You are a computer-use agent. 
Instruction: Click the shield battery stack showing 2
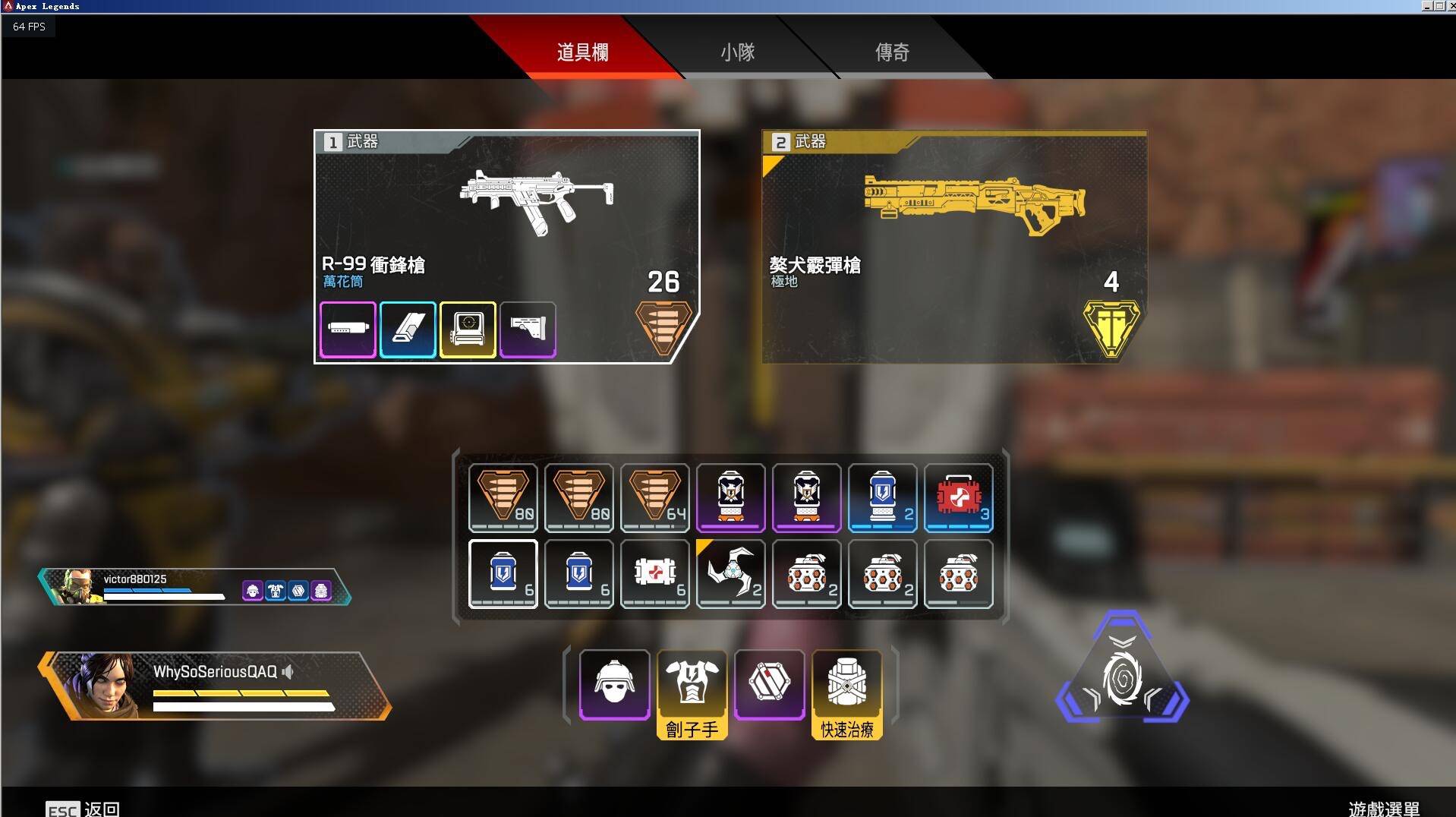click(x=883, y=498)
